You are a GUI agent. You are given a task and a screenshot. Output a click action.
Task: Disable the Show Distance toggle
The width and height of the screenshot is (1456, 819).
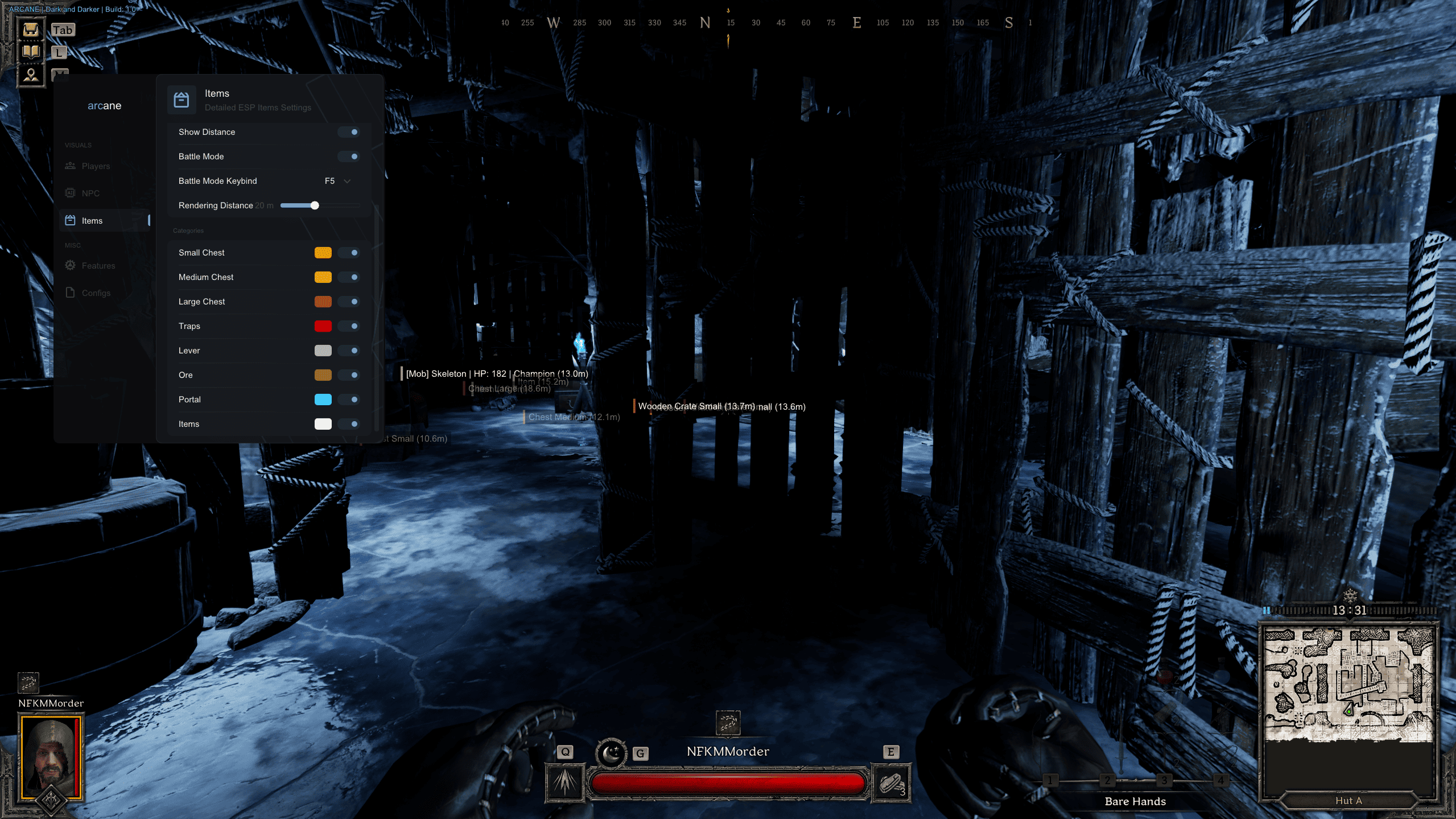[x=350, y=131]
